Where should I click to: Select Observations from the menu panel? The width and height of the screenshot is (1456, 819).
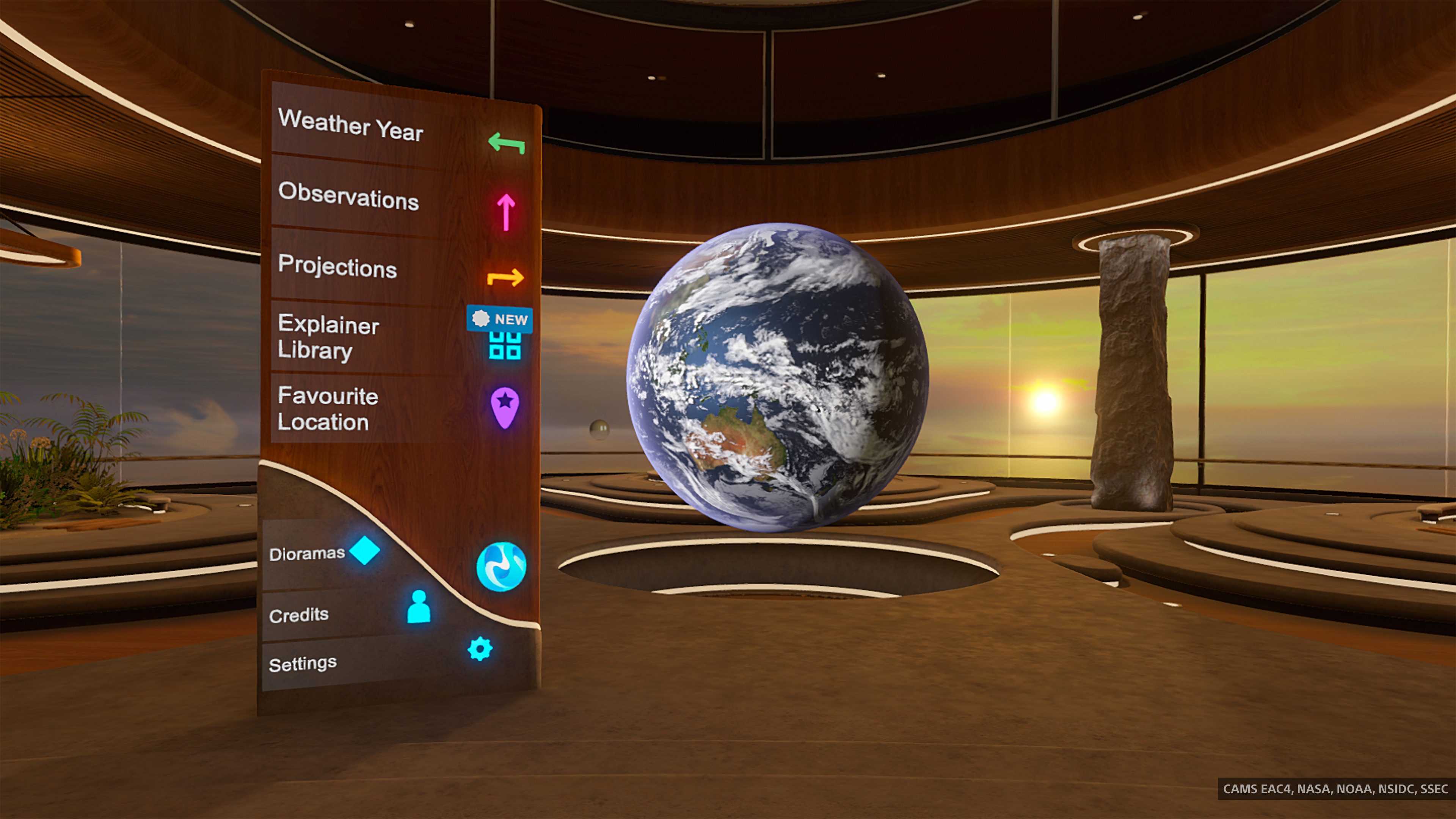pos(349,201)
